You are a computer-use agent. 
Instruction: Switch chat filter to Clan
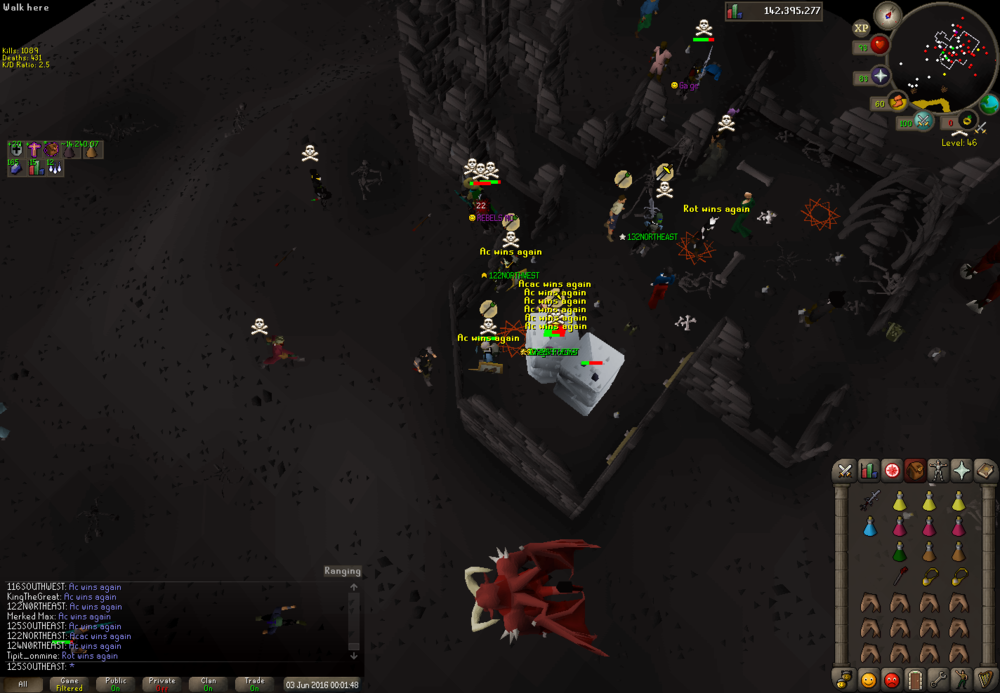point(208,684)
